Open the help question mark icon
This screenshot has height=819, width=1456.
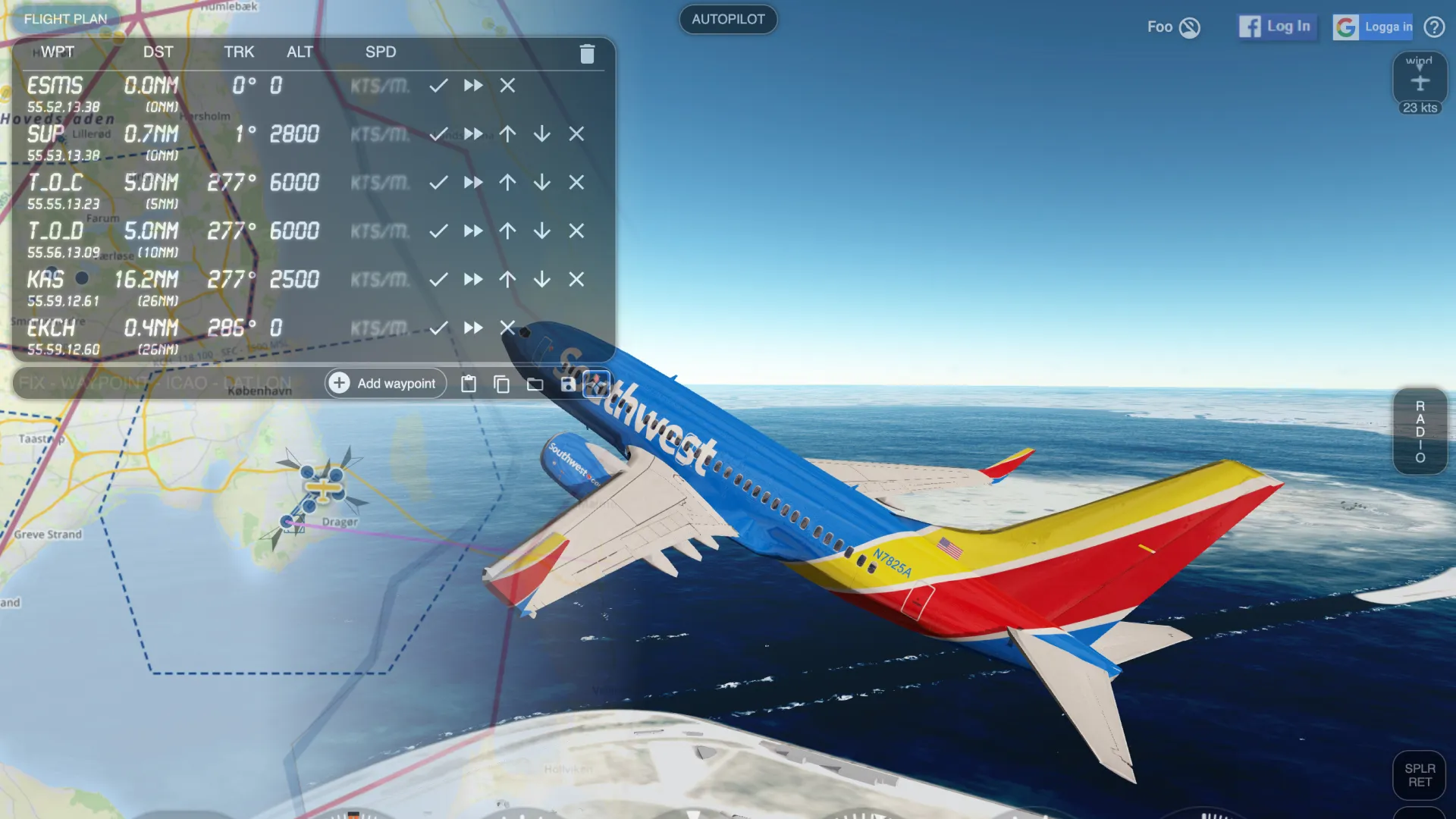[x=1435, y=27]
